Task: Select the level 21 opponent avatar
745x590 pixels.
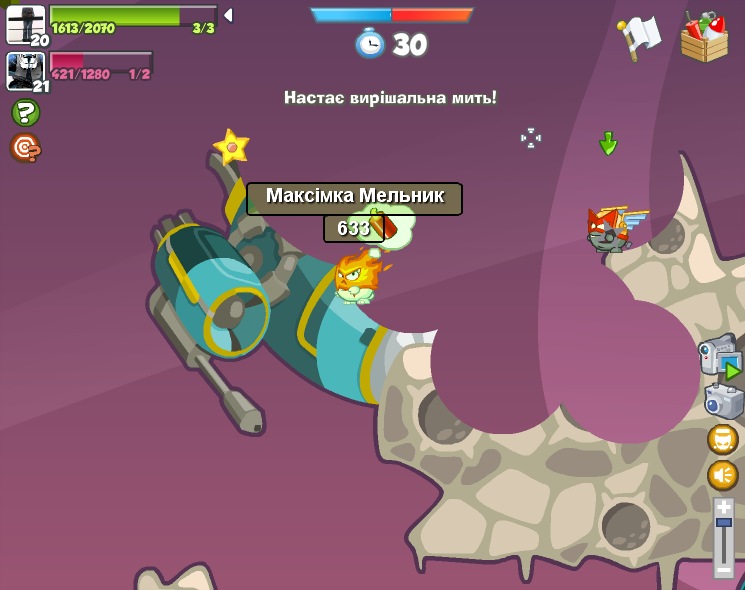Action: [x=25, y=71]
